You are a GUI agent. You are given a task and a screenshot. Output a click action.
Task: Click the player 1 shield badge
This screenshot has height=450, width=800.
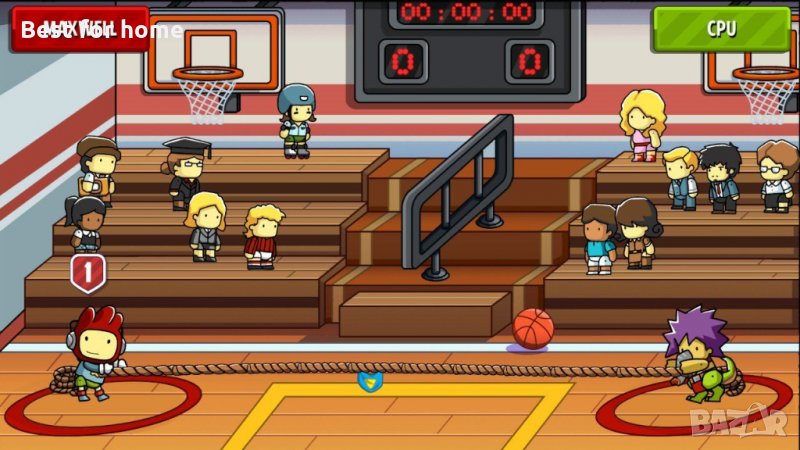[x=87, y=272]
